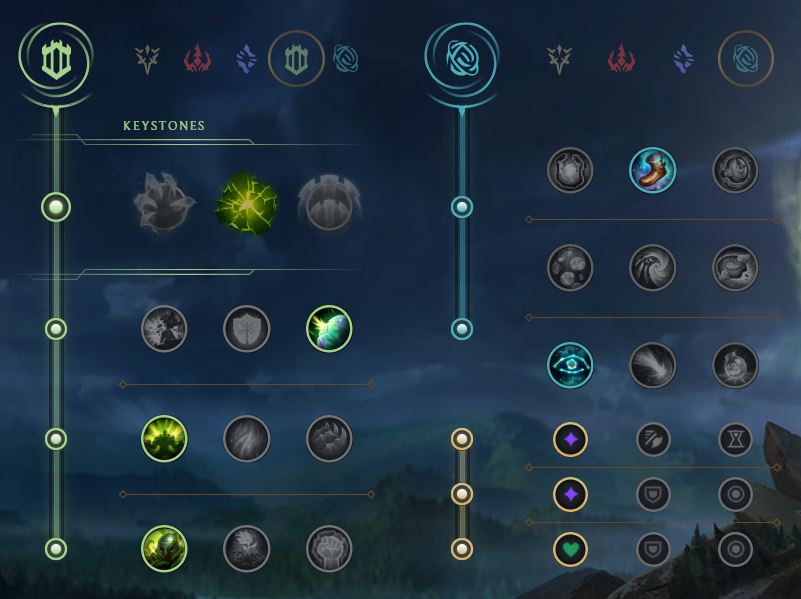This screenshot has width=801, height=599.
Task: Pick the Unflinching fist rune
Action: [329, 549]
